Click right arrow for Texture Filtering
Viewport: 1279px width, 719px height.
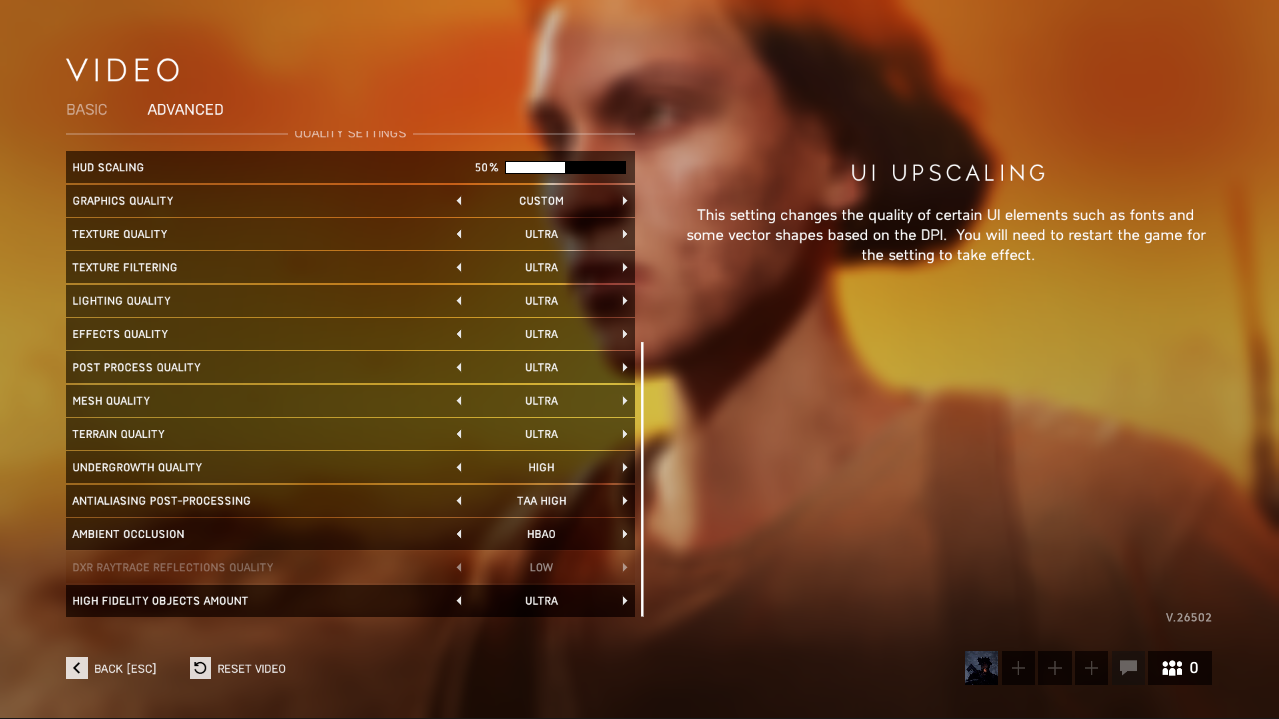tap(625, 268)
